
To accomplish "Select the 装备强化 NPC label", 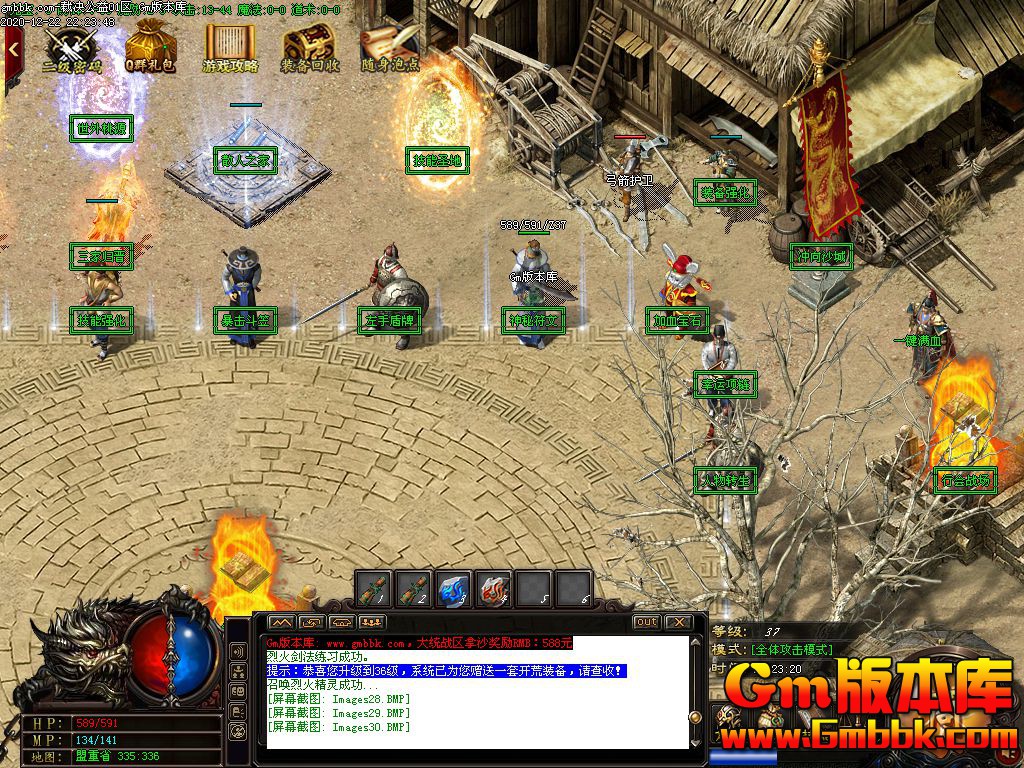I will click(x=724, y=192).
